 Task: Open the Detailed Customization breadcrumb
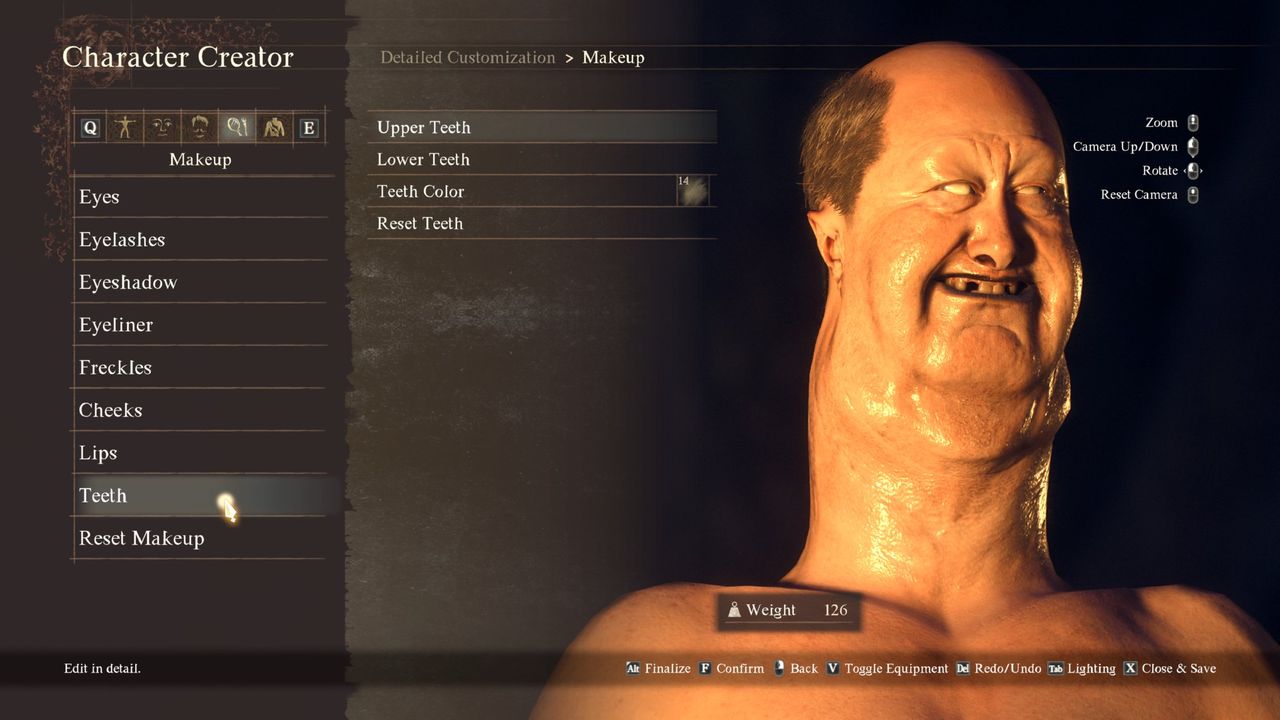[x=468, y=57]
